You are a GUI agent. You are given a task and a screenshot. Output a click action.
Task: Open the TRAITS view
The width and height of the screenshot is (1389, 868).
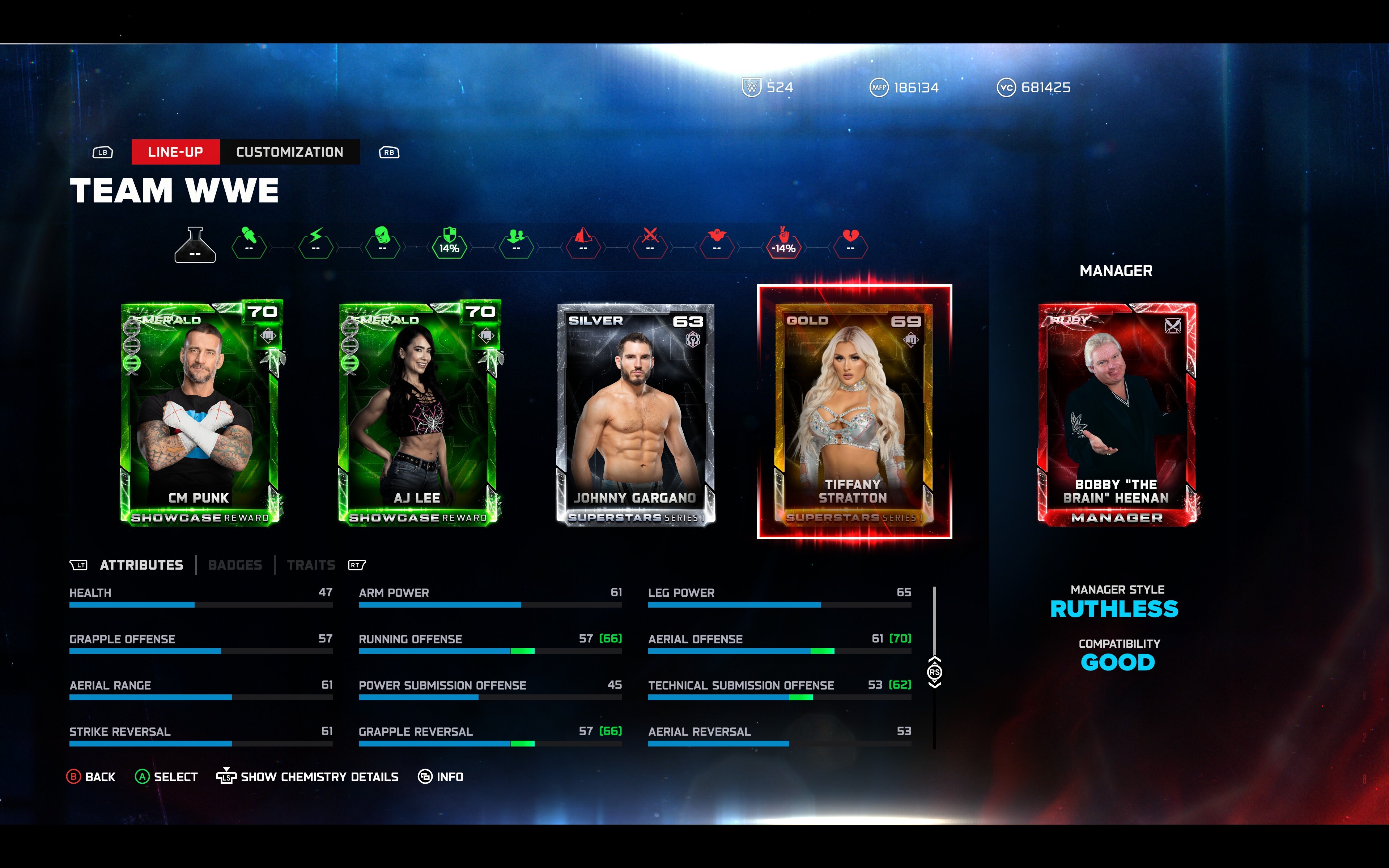click(312, 564)
